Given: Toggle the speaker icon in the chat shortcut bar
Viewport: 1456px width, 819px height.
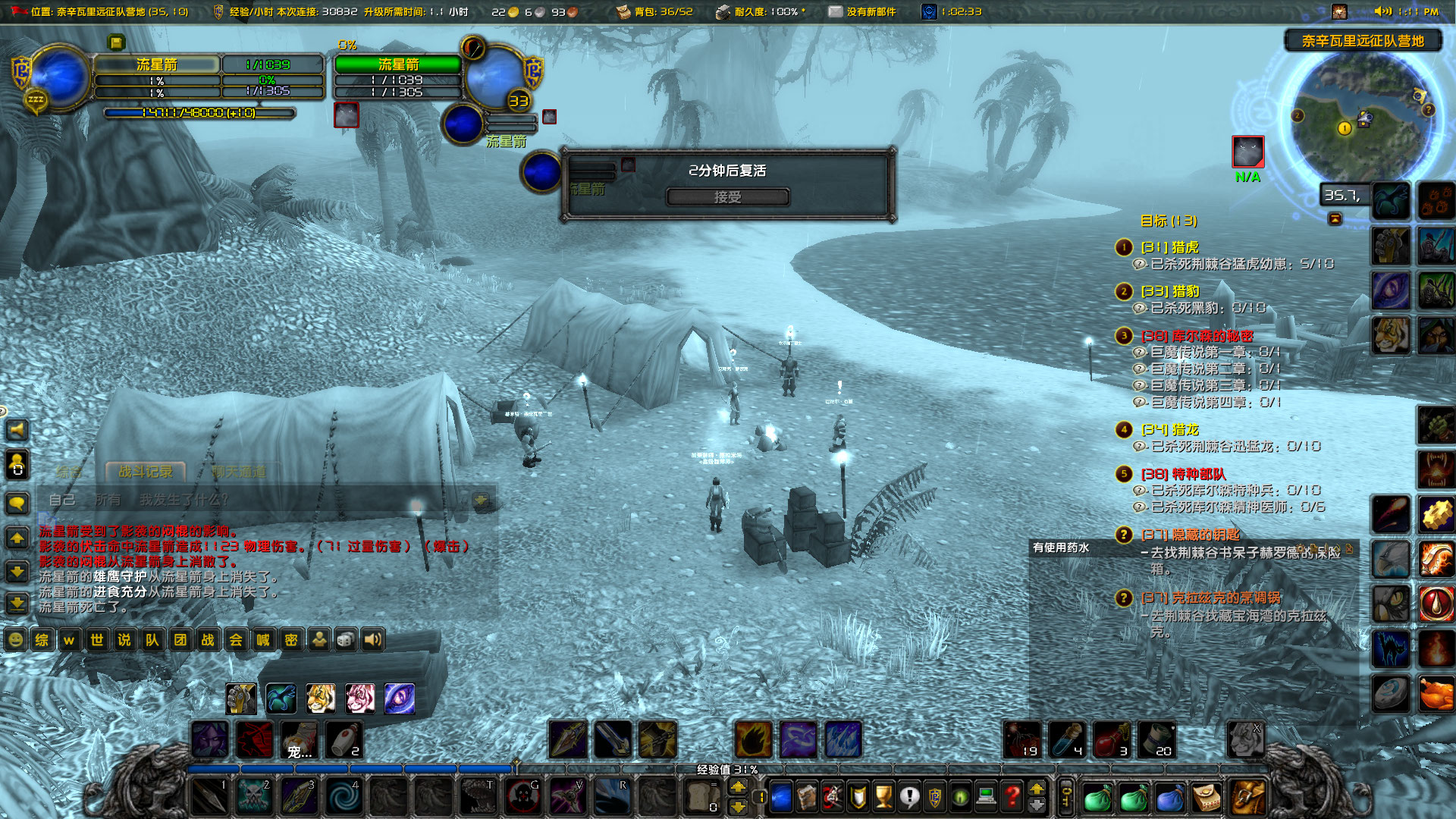Looking at the screenshot, I should 370,640.
